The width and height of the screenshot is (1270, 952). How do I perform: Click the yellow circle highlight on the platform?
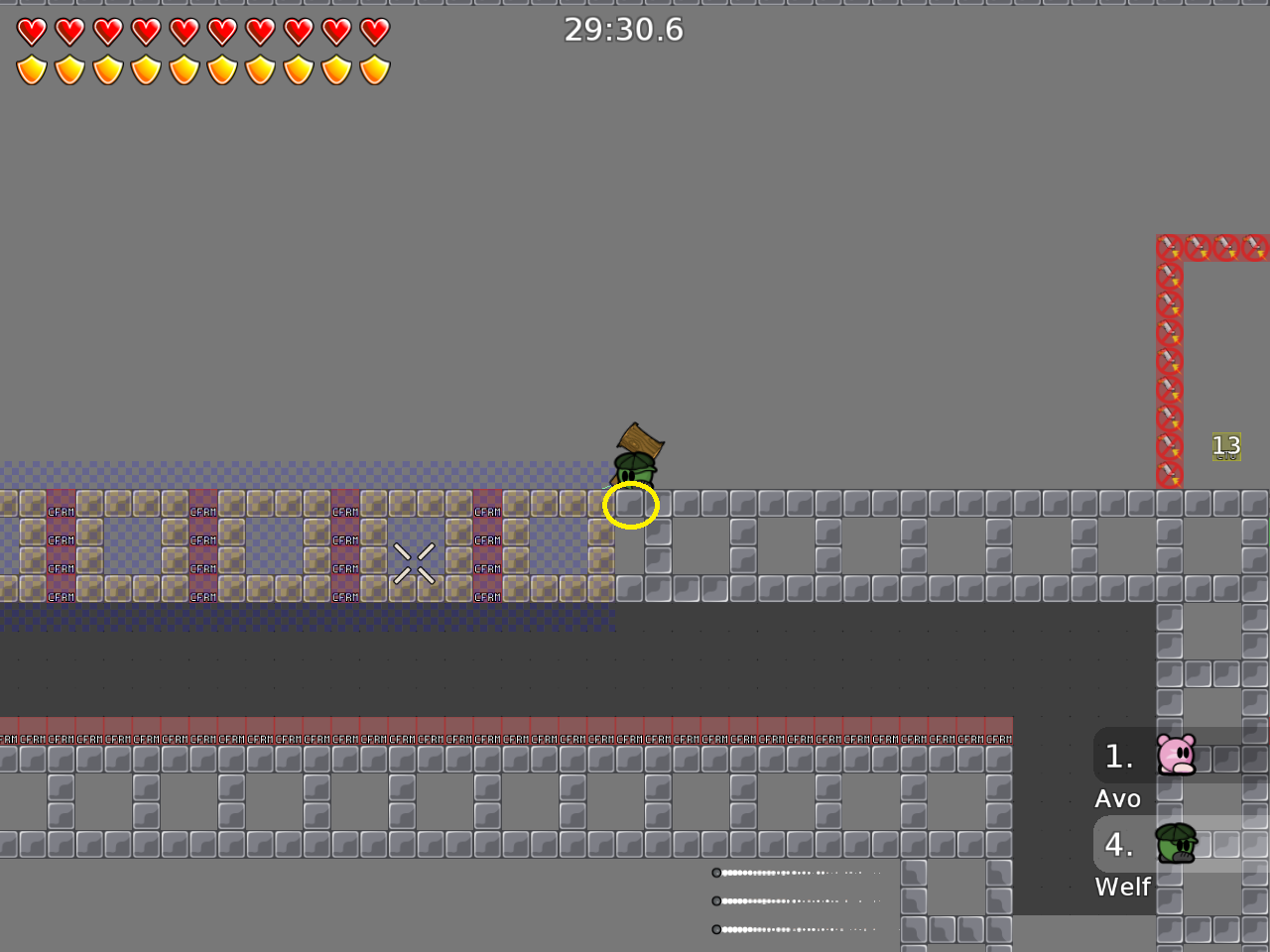(631, 505)
